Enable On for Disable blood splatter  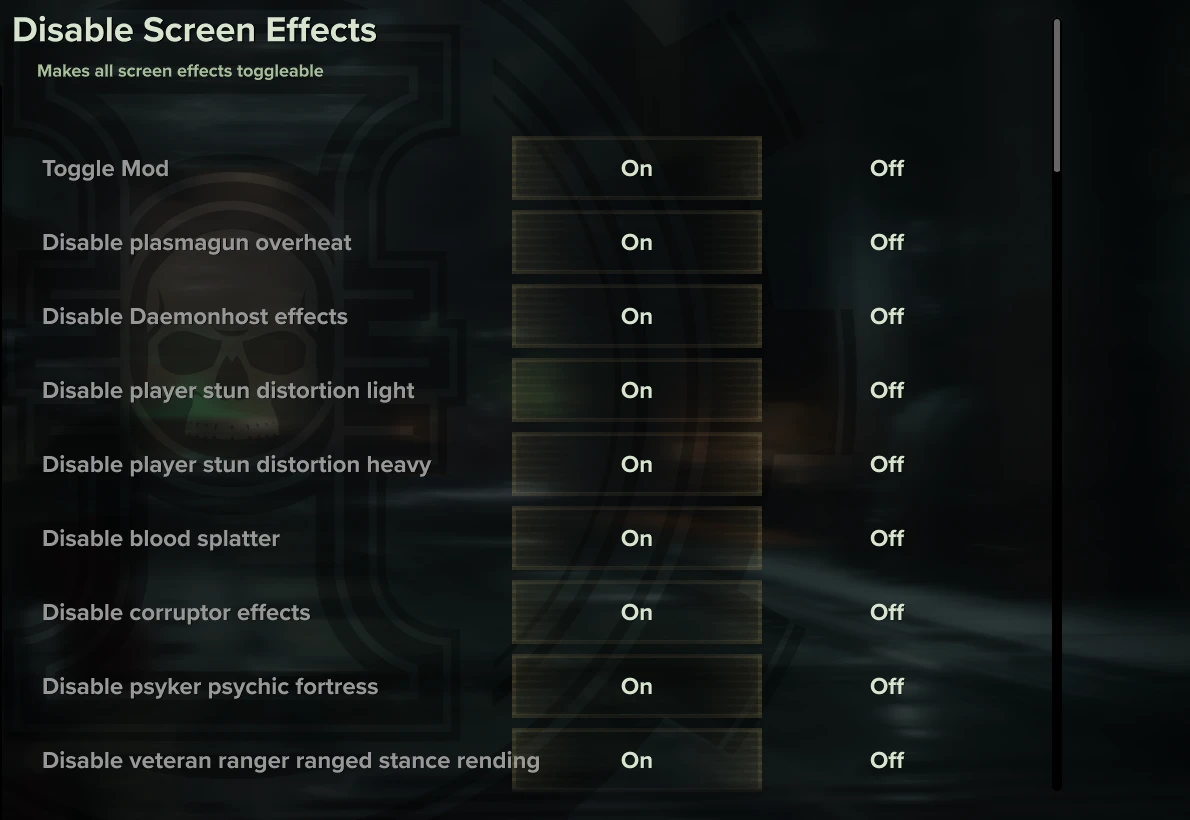coord(637,538)
